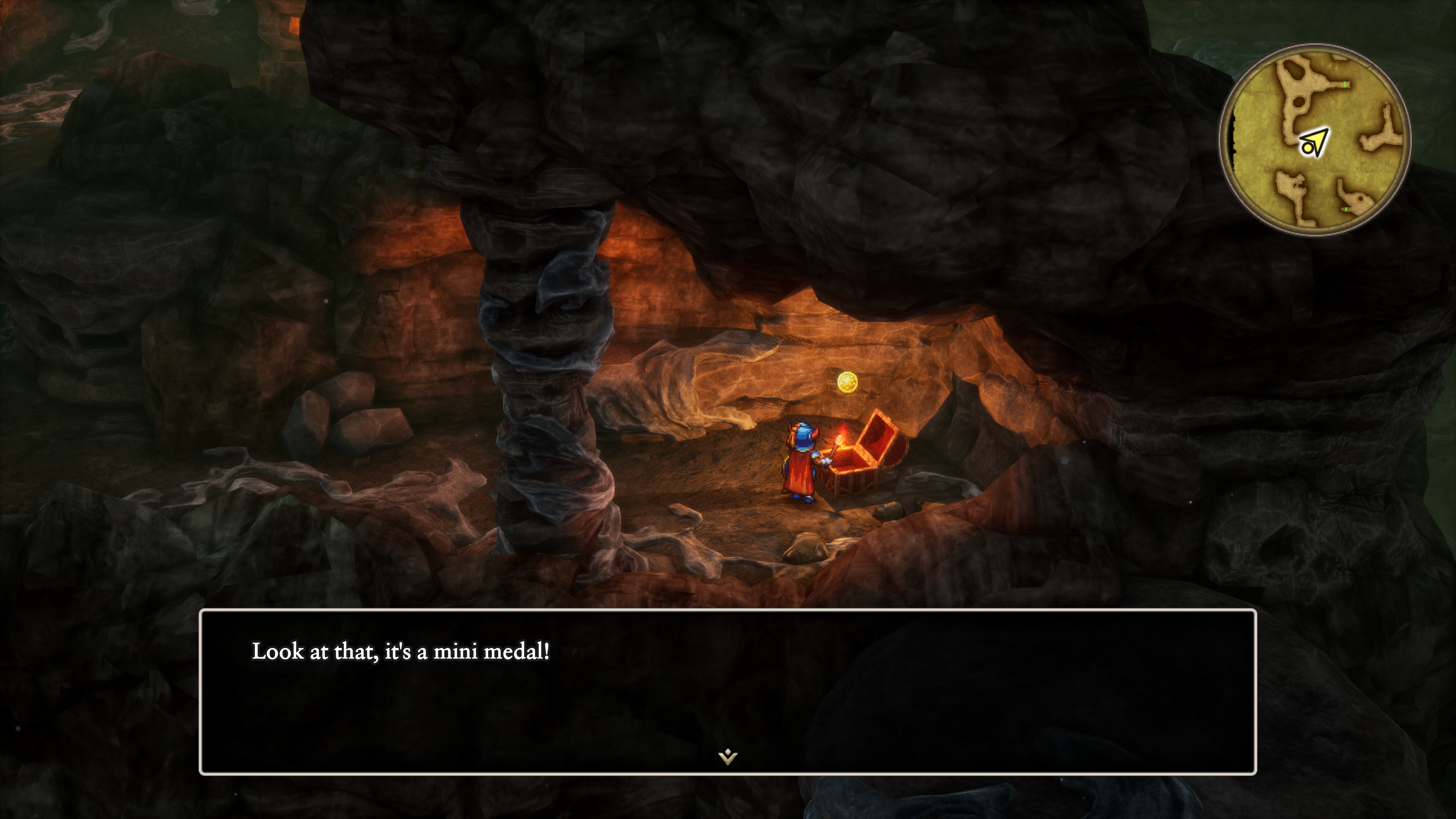
Task: Click the circular cave minimap
Action: tap(1315, 140)
